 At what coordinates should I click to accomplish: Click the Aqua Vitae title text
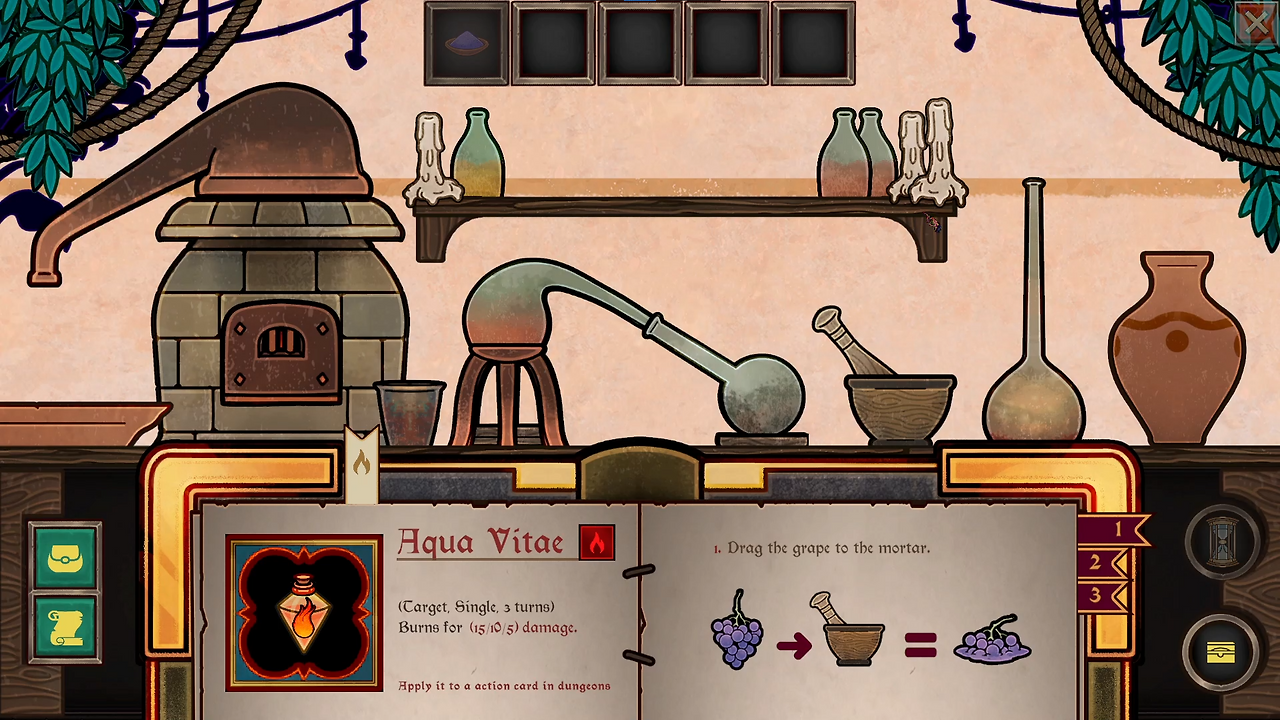point(478,542)
